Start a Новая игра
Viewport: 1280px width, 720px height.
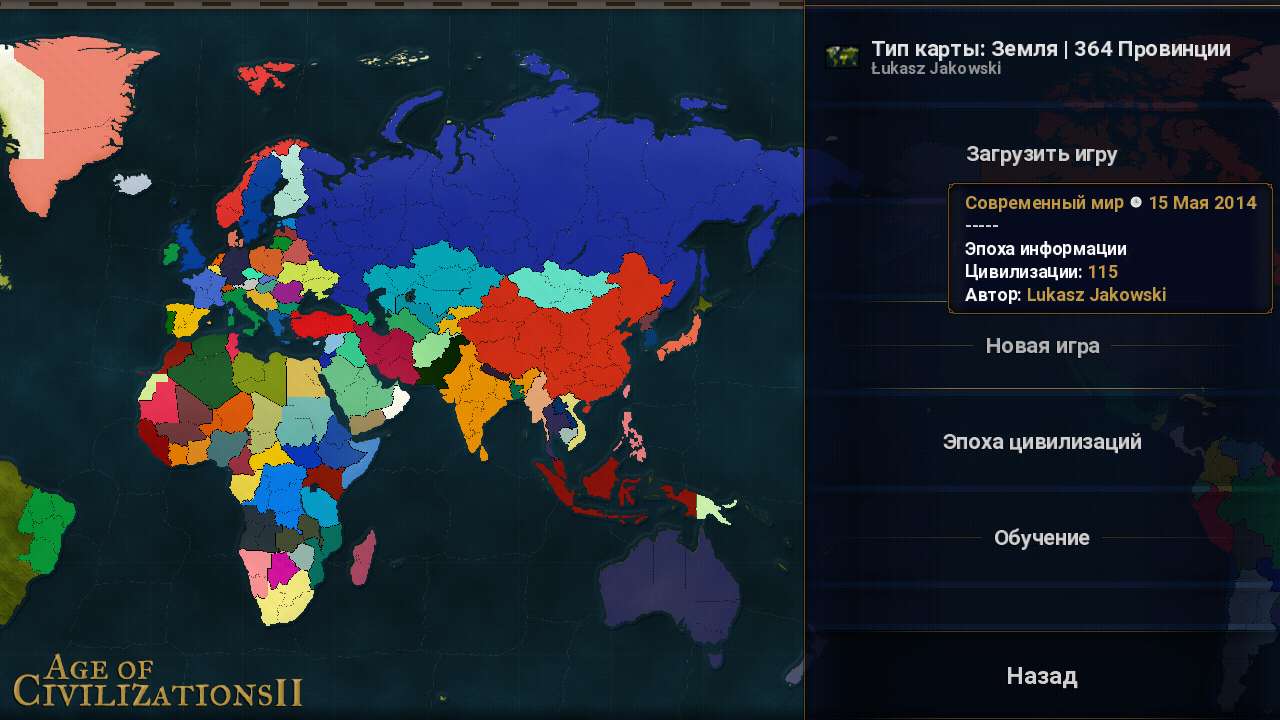click(1042, 346)
